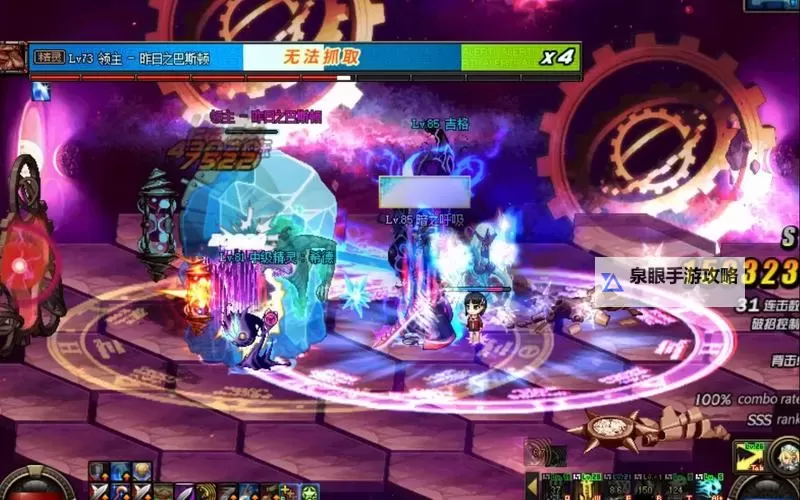Activate the green star skill in the hotbar
The height and width of the screenshot is (500, 800).
point(310,492)
